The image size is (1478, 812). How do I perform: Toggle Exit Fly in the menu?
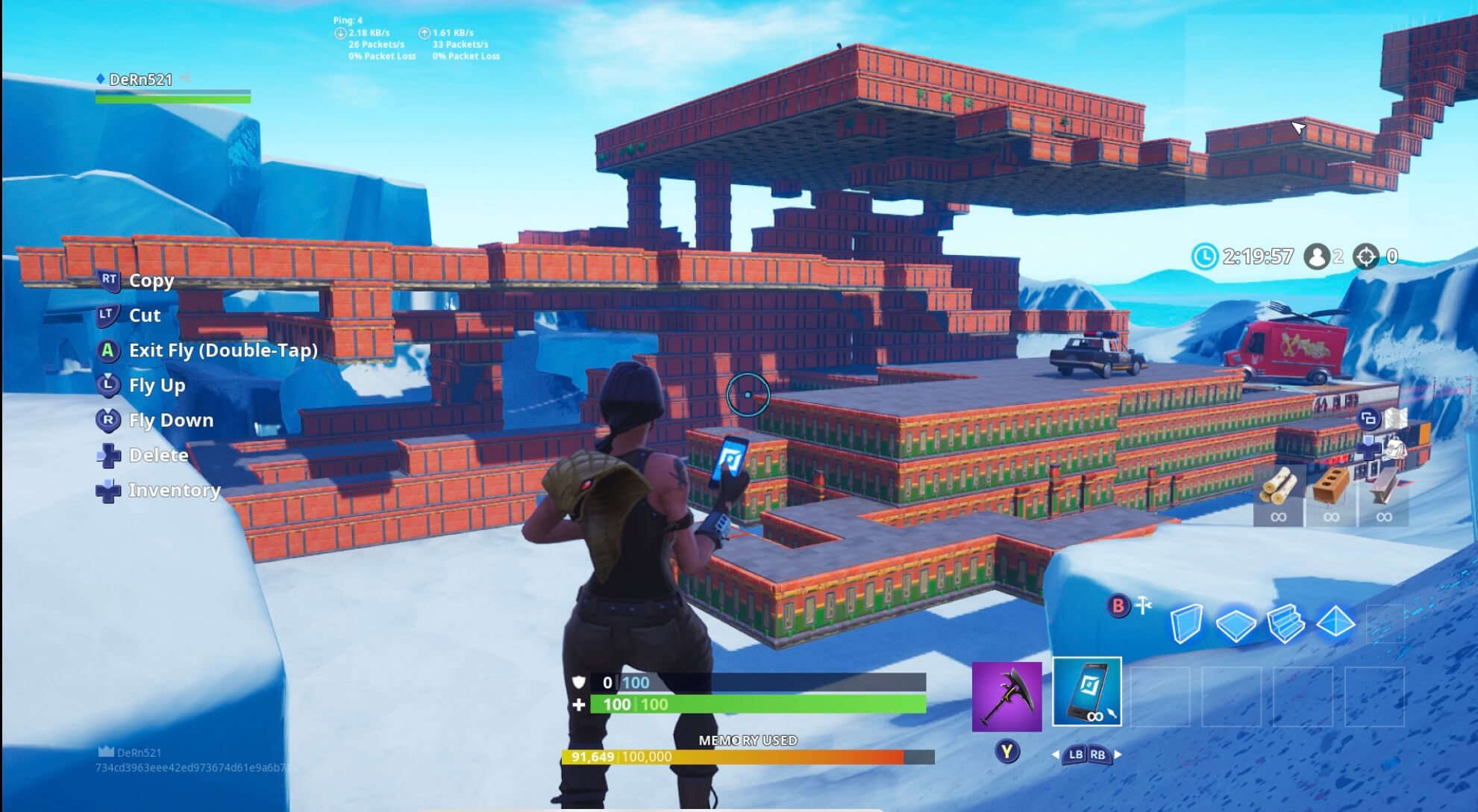pyautogui.click(x=222, y=350)
